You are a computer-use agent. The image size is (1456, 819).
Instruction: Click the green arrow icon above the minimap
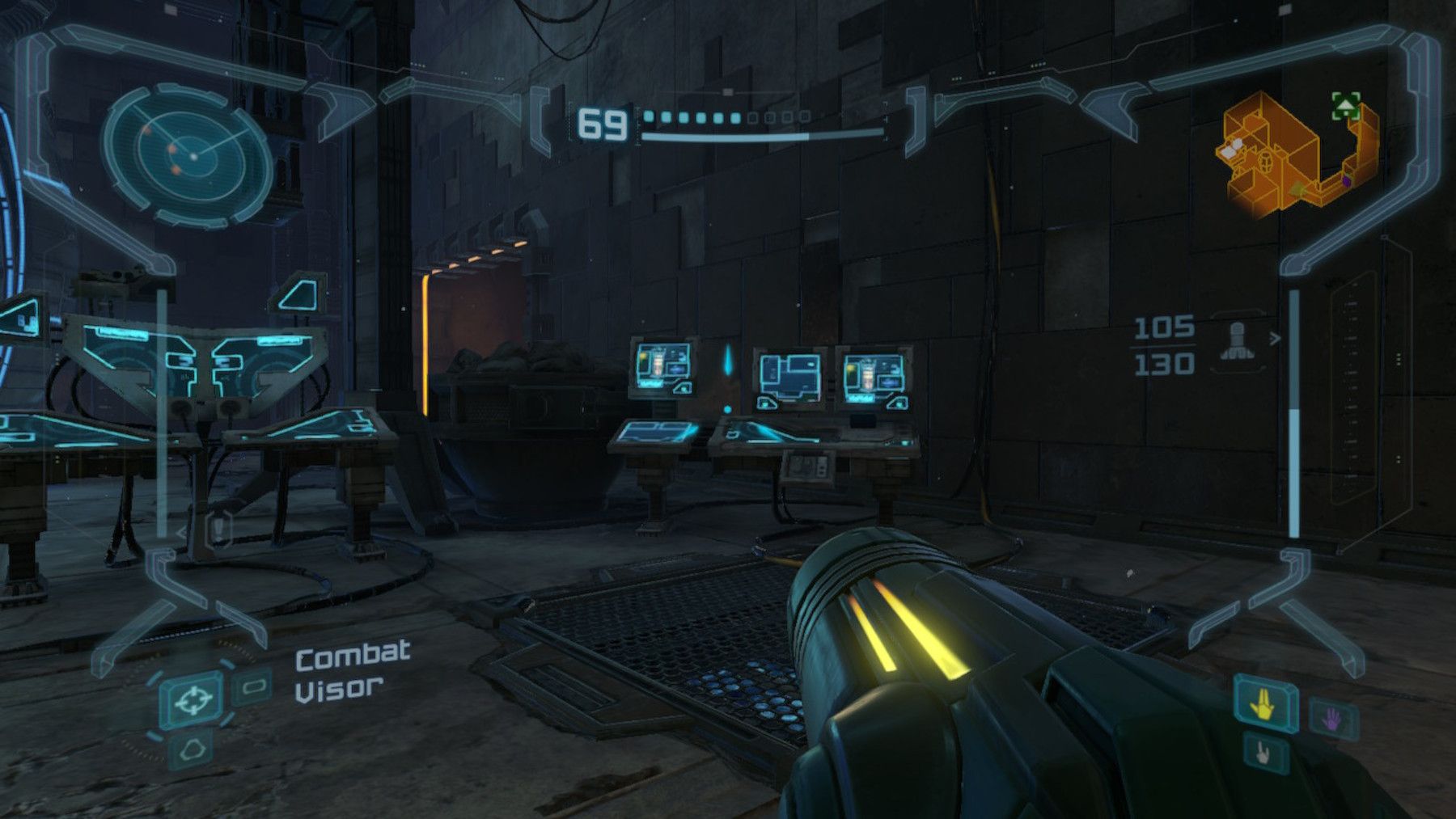1344,106
